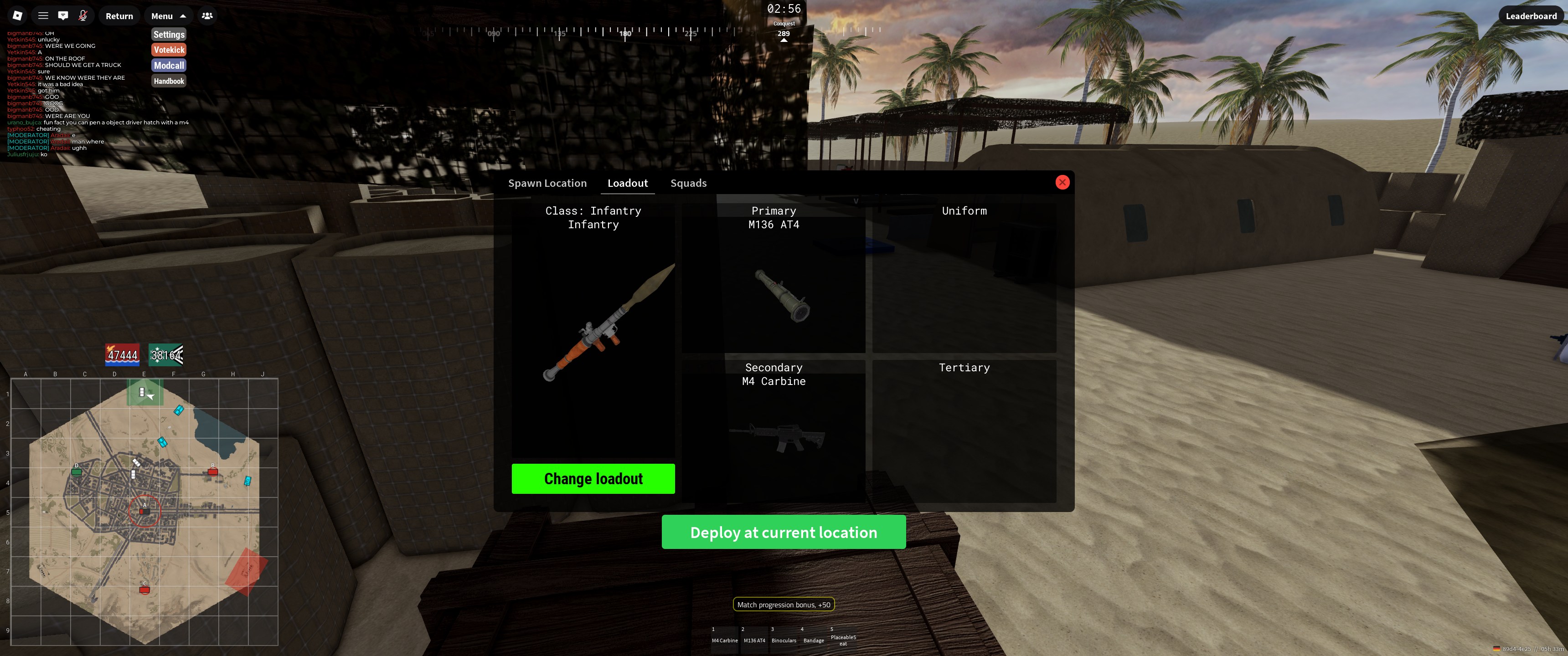Open the Squads tab
The image size is (1568, 656).
tap(688, 183)
